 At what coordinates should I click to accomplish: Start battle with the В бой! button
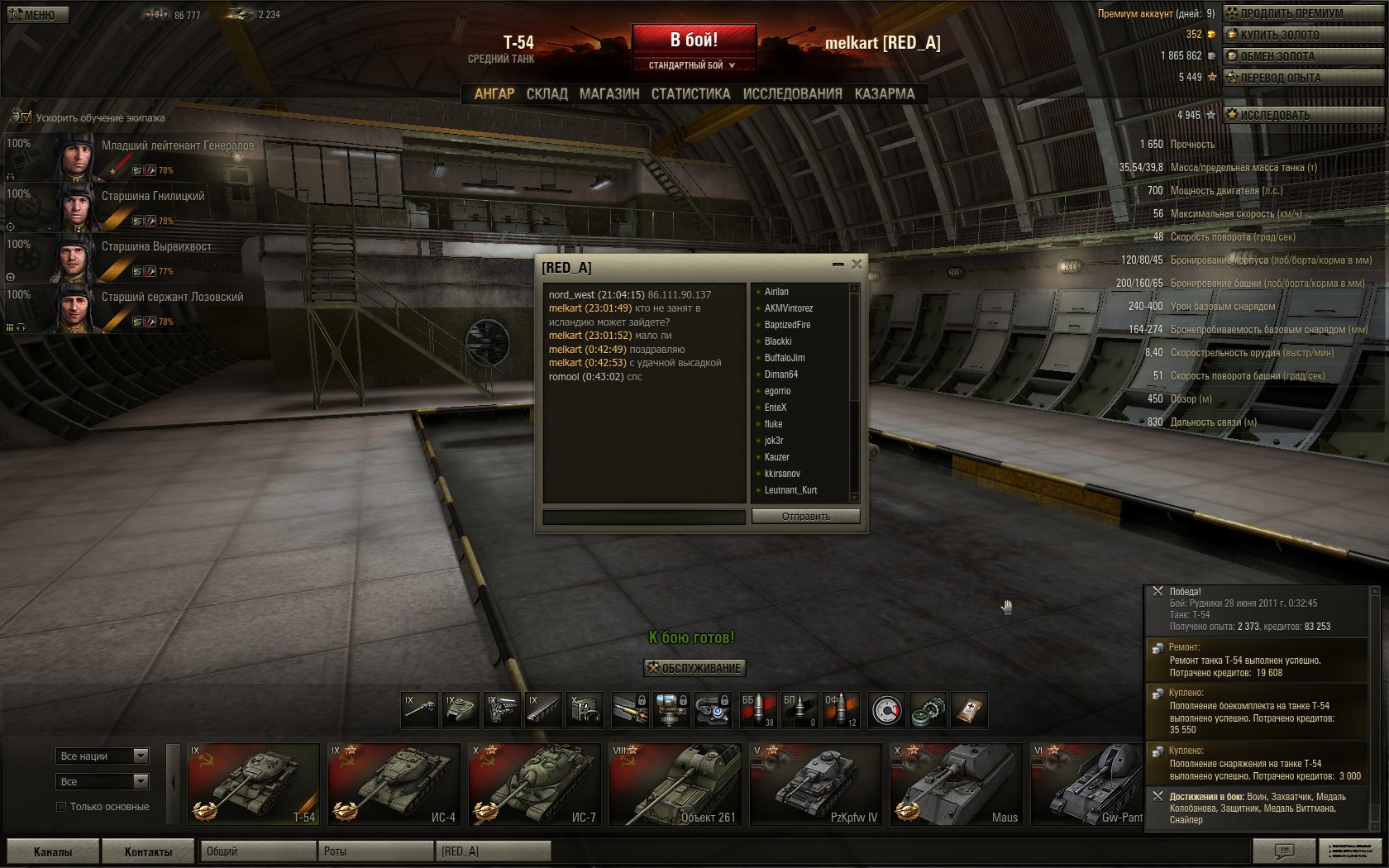[x=694, y=40]
